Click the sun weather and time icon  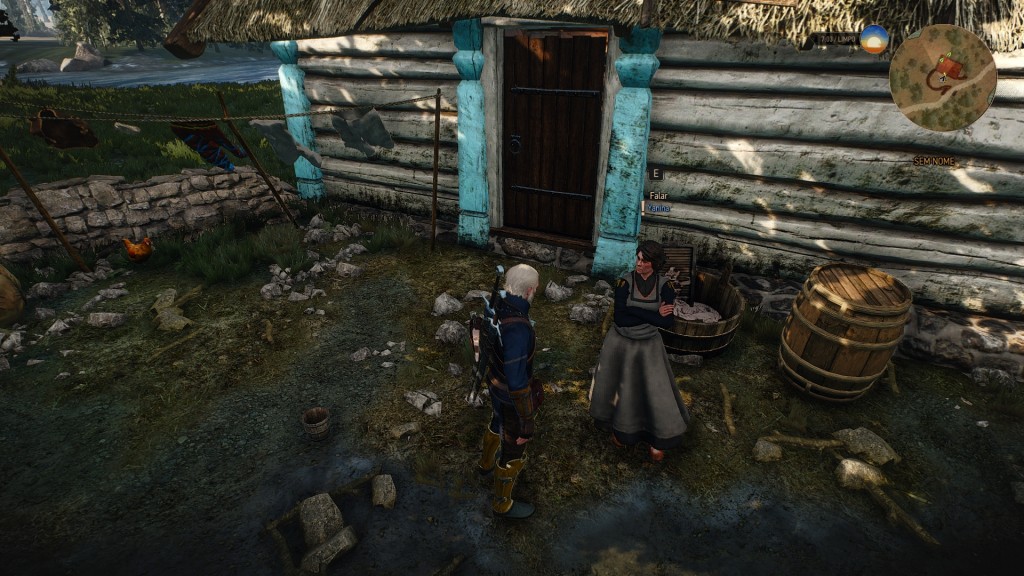point(874,39)
